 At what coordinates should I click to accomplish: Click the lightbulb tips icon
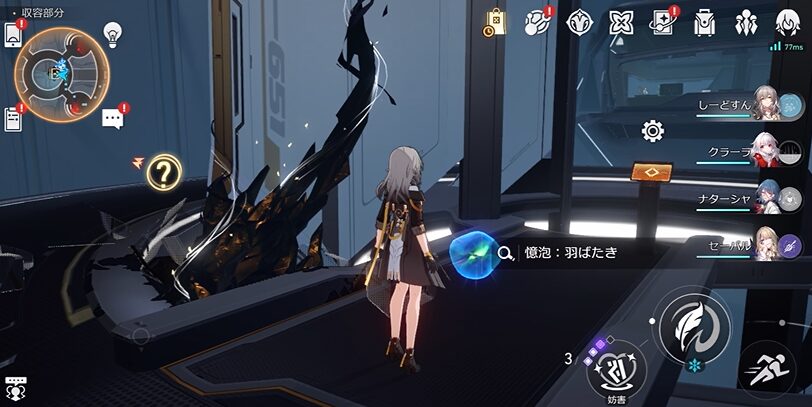point(113,34)
